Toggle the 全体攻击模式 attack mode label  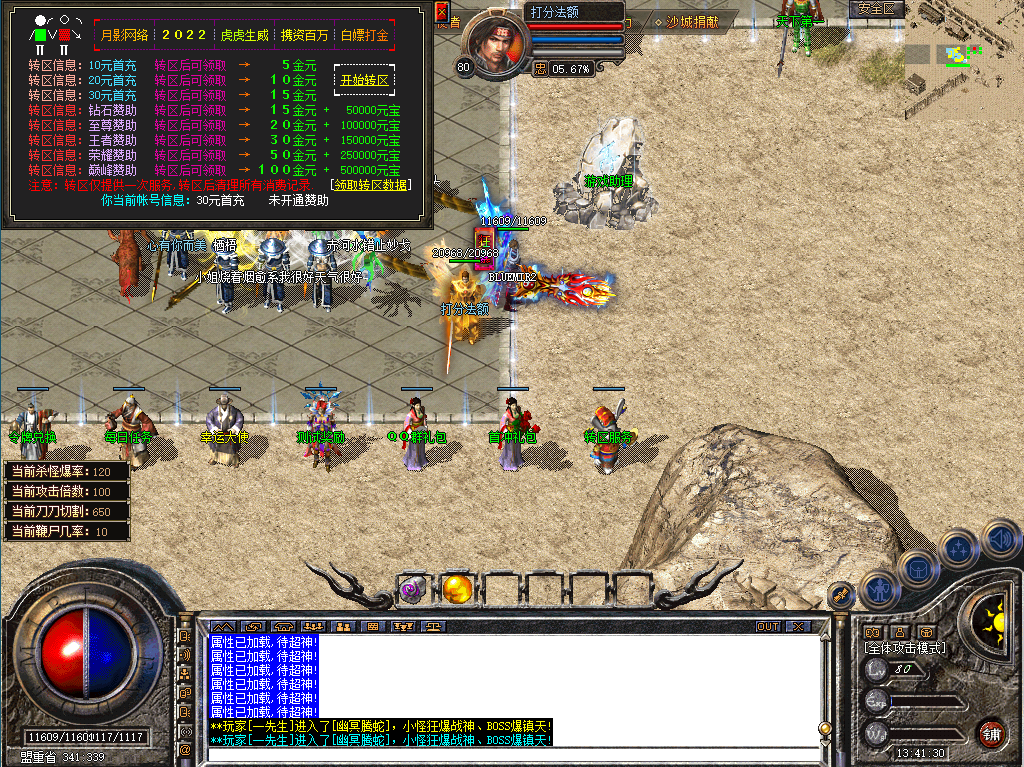point(905,648)
